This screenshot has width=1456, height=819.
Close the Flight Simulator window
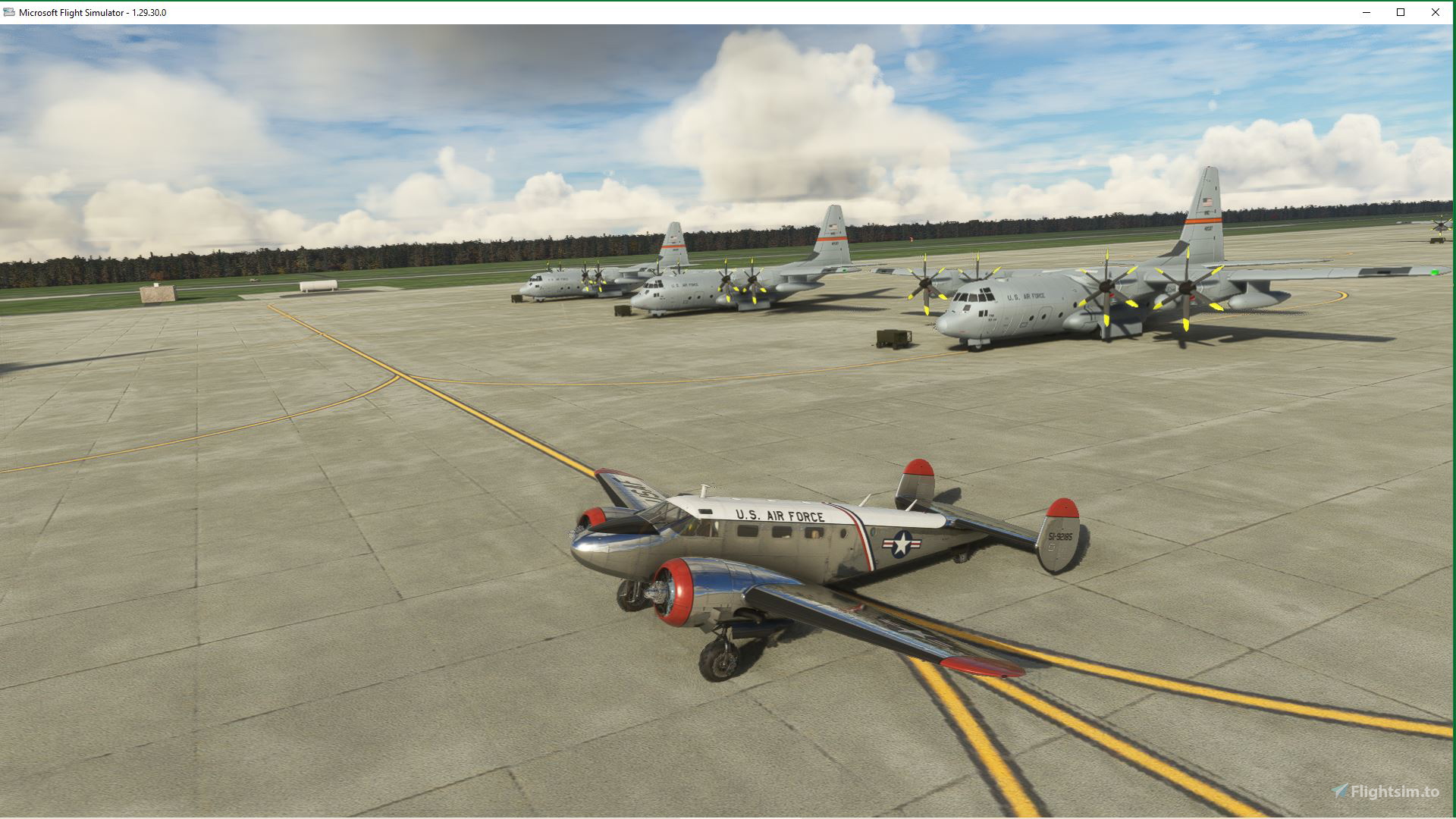[1436, 12]
